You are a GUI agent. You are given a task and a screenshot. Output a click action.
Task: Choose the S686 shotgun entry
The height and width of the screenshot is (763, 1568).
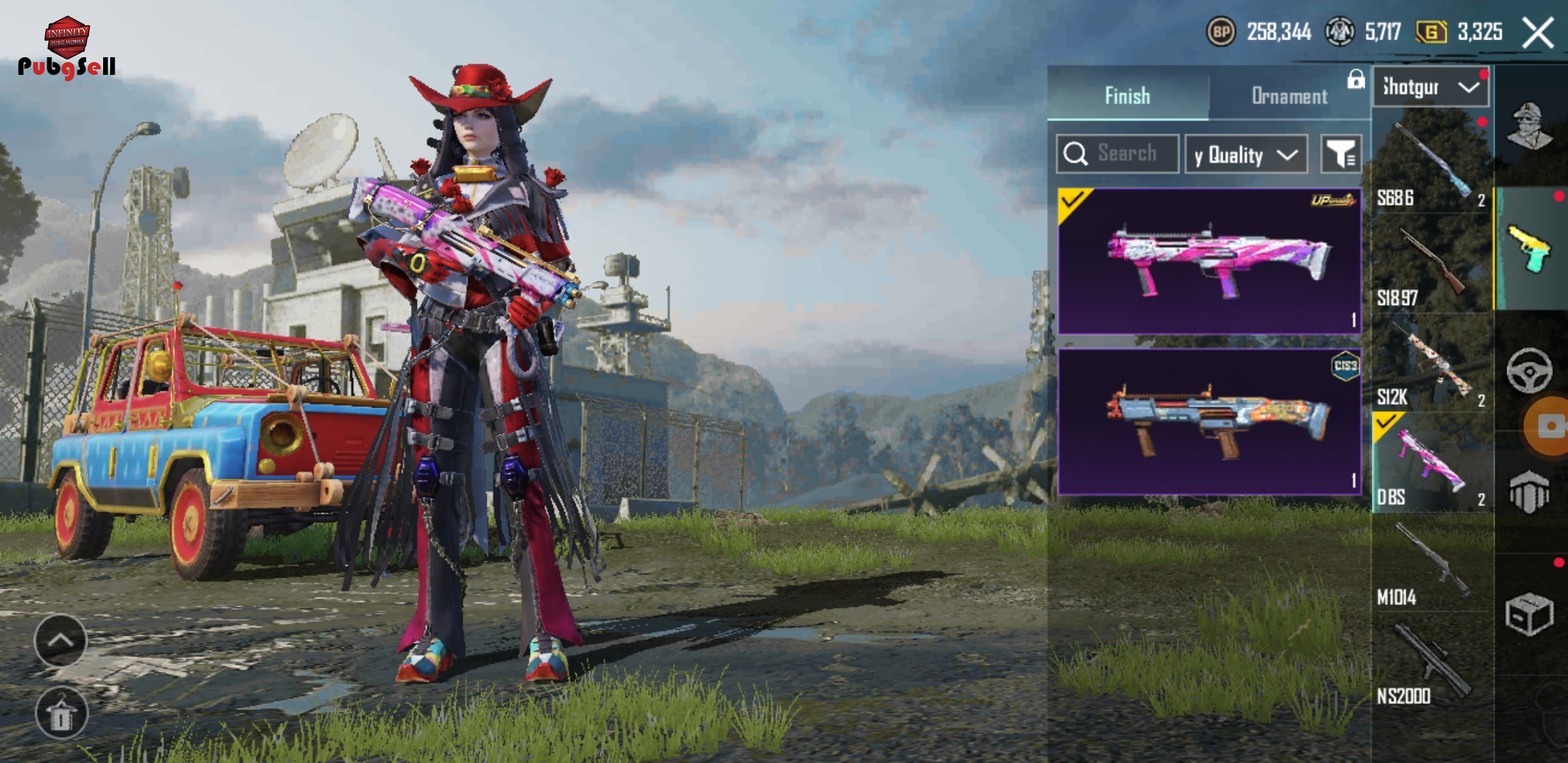click(1432, 164)
